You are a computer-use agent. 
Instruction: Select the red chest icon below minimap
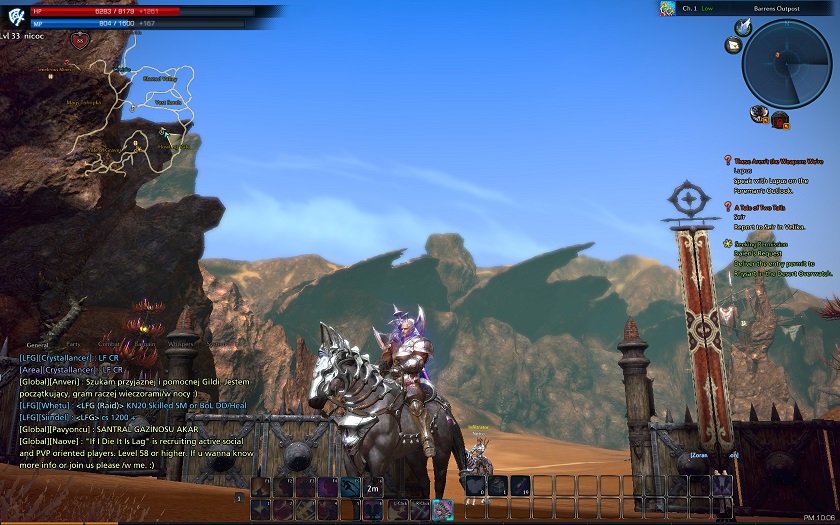click(x=780, y=120)
